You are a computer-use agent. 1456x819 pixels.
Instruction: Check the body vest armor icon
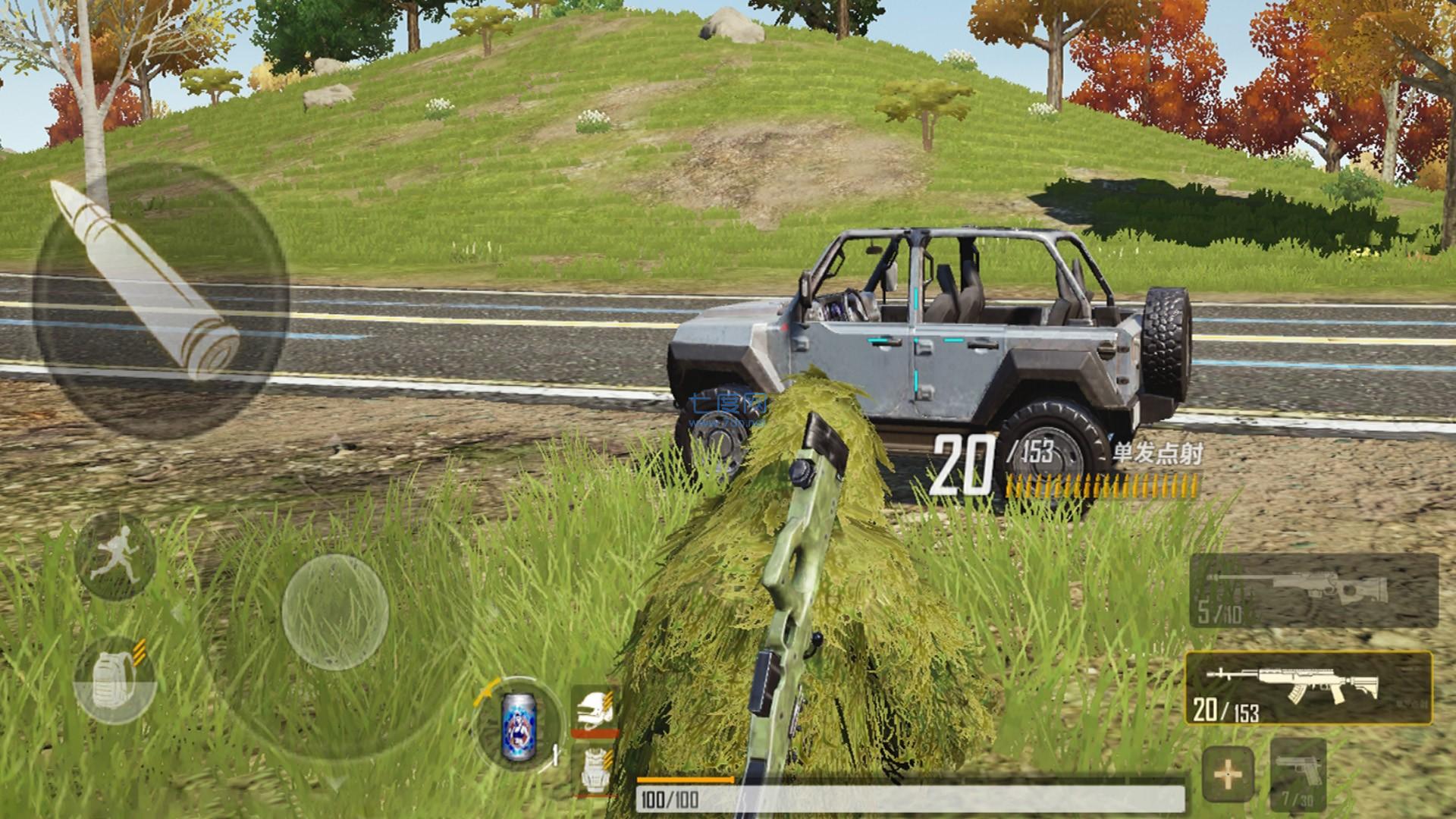coord(594,770)
